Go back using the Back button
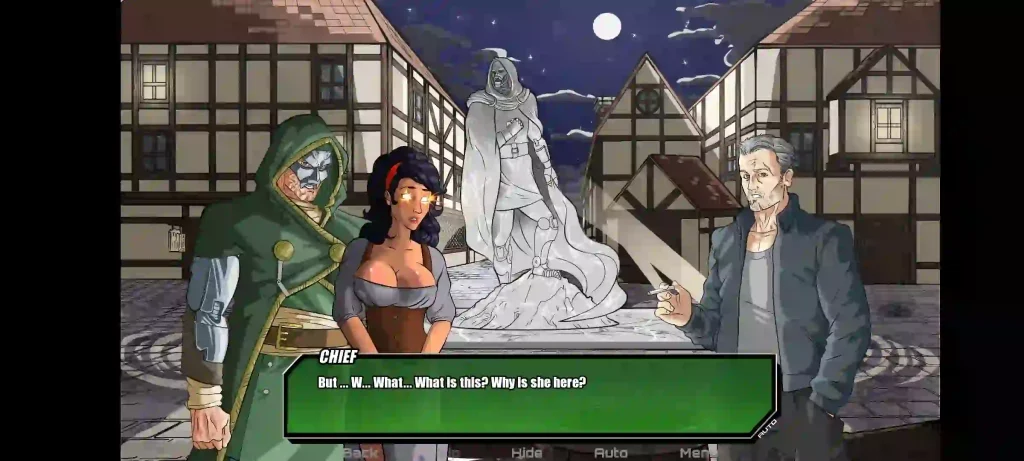The height and width of the screenshot is (461, 1024). pyautogui.click(x=362, y=453)
